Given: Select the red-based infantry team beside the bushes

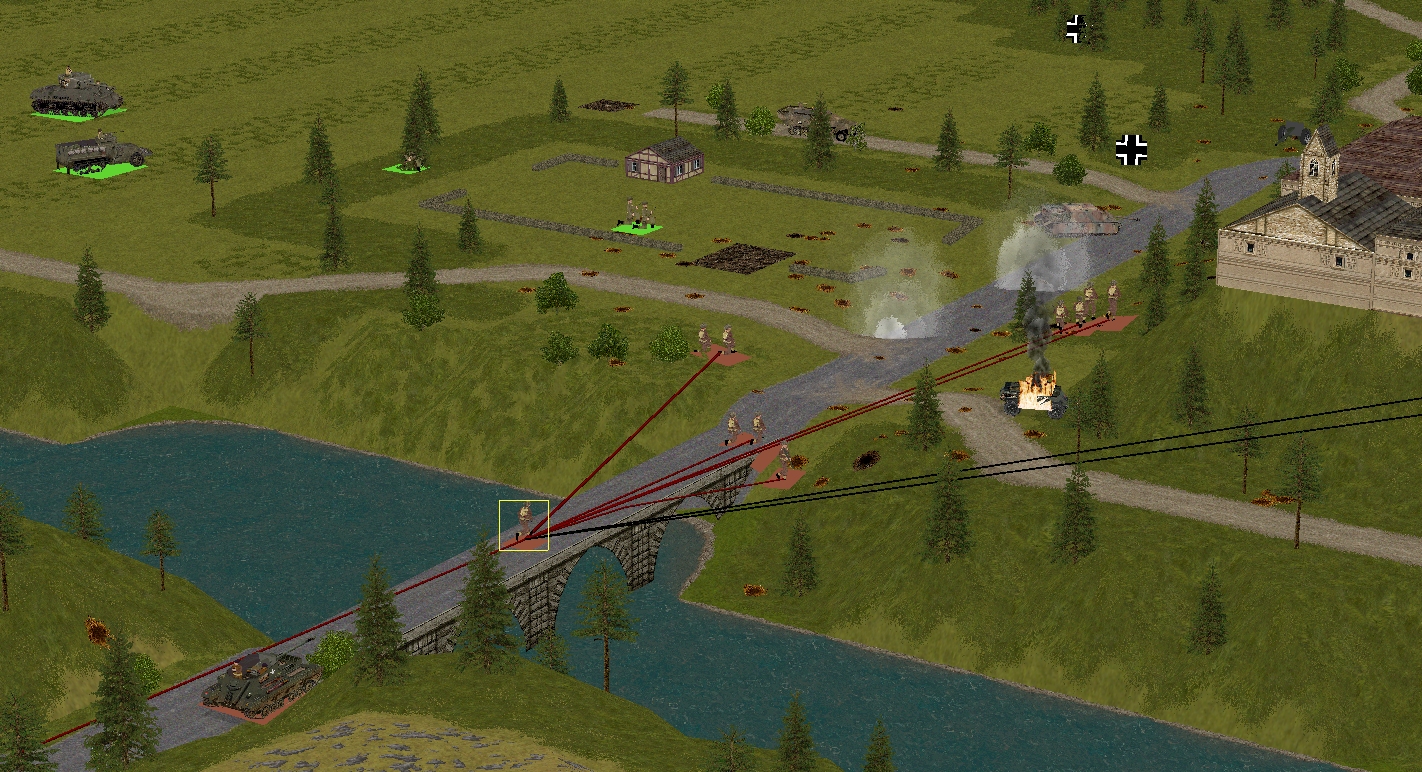Looking at the screenshot, I should [x=717, y=342].
